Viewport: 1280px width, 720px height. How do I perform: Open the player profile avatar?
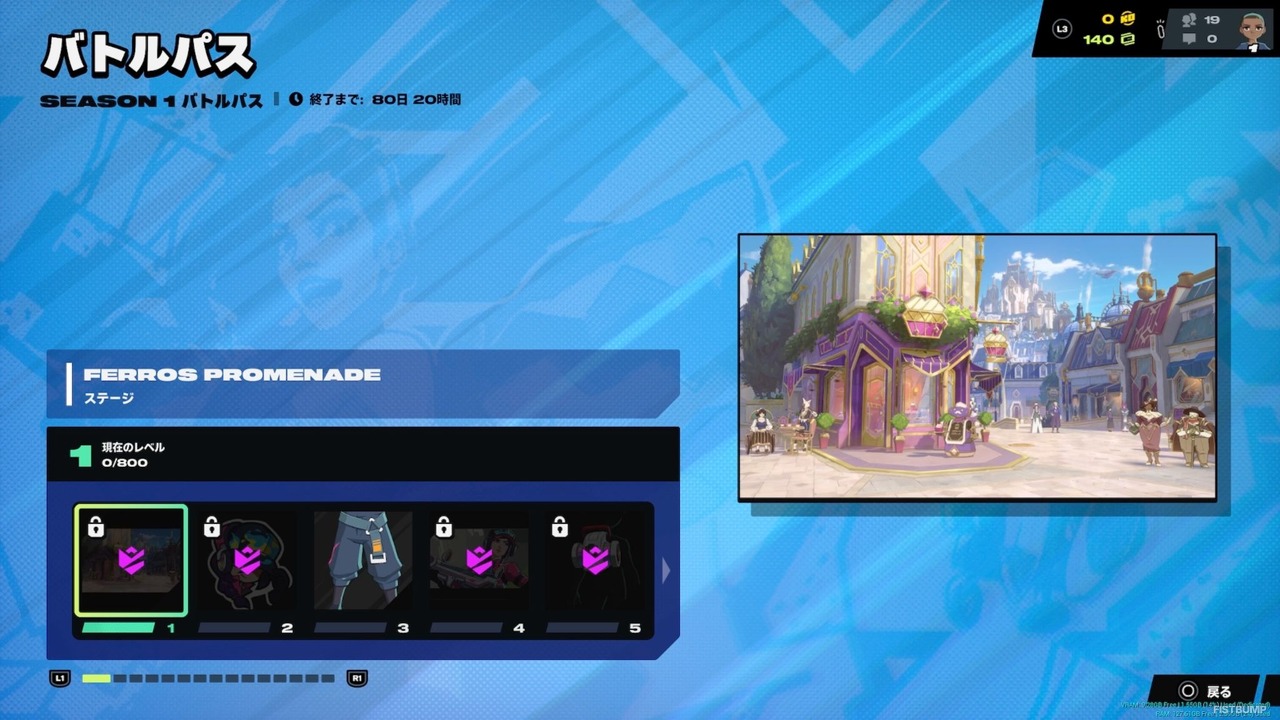[1251, 30]
